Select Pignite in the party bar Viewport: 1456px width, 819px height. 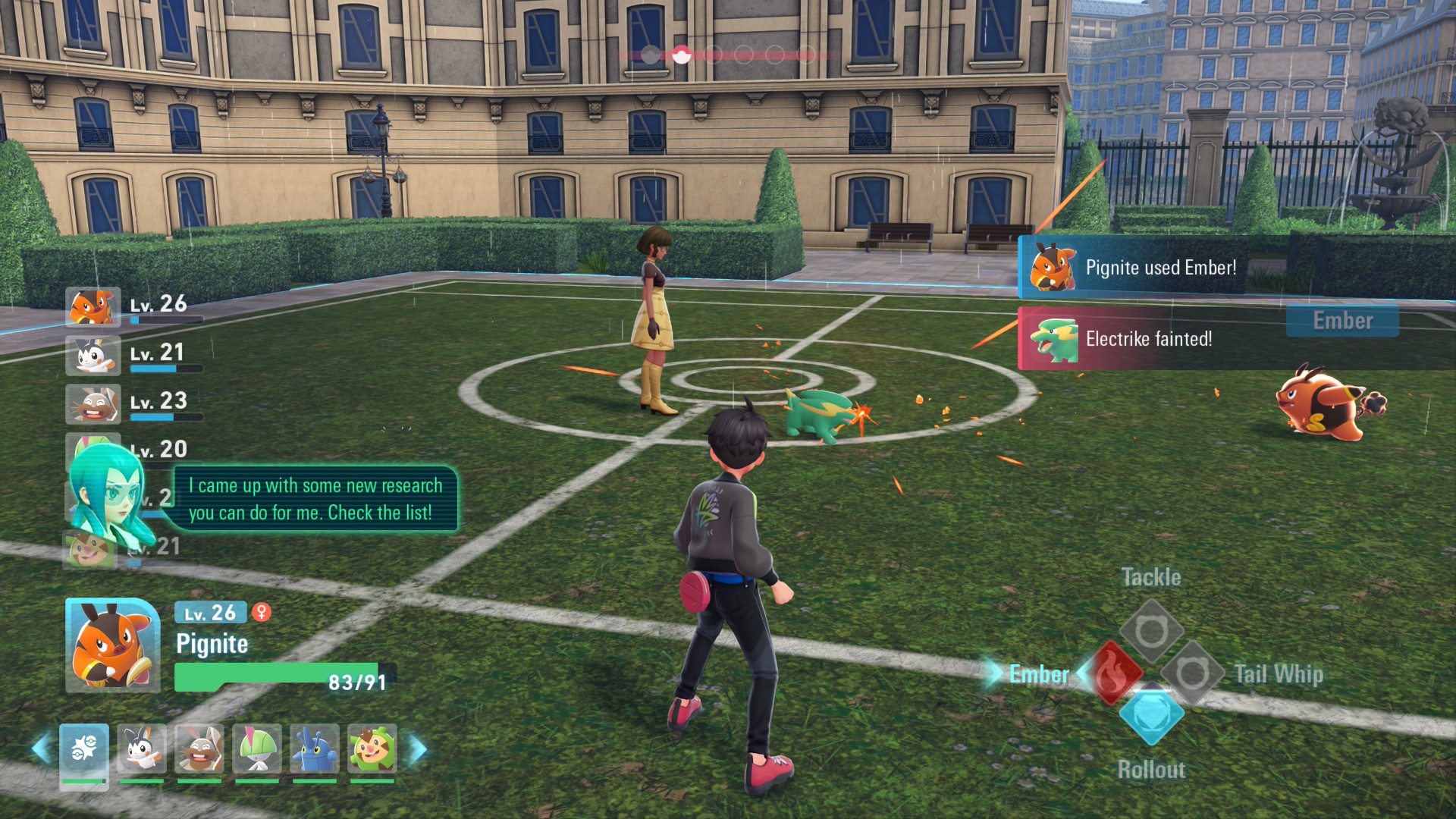[x=84, y=749]
